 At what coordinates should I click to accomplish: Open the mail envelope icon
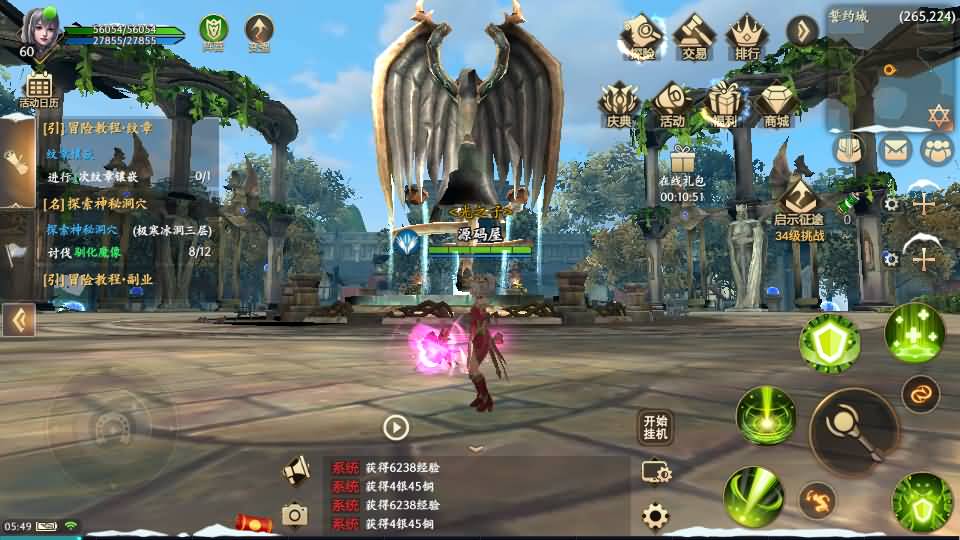point(895,150)
